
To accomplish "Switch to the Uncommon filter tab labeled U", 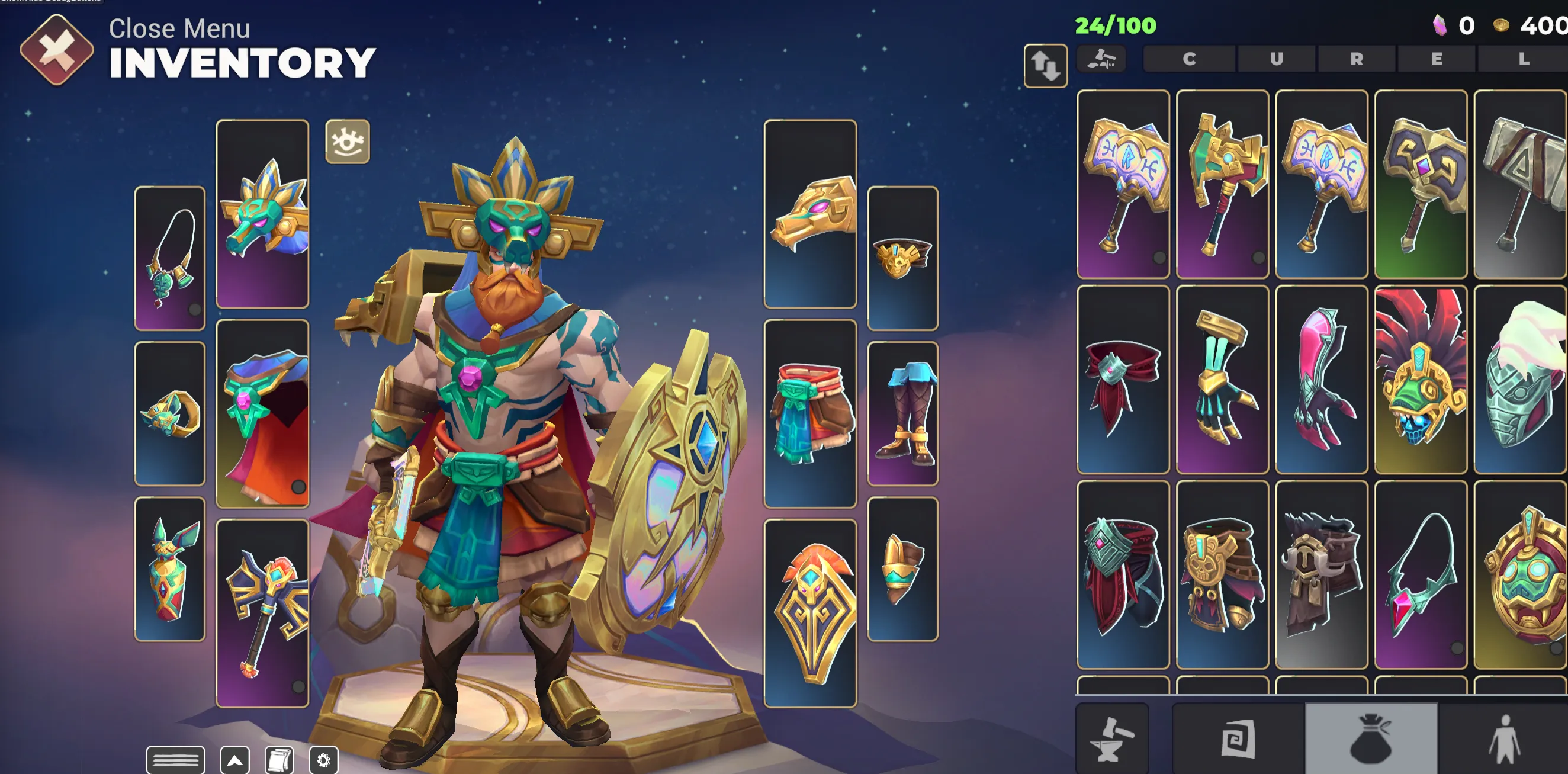I will tap(1277, 59).
